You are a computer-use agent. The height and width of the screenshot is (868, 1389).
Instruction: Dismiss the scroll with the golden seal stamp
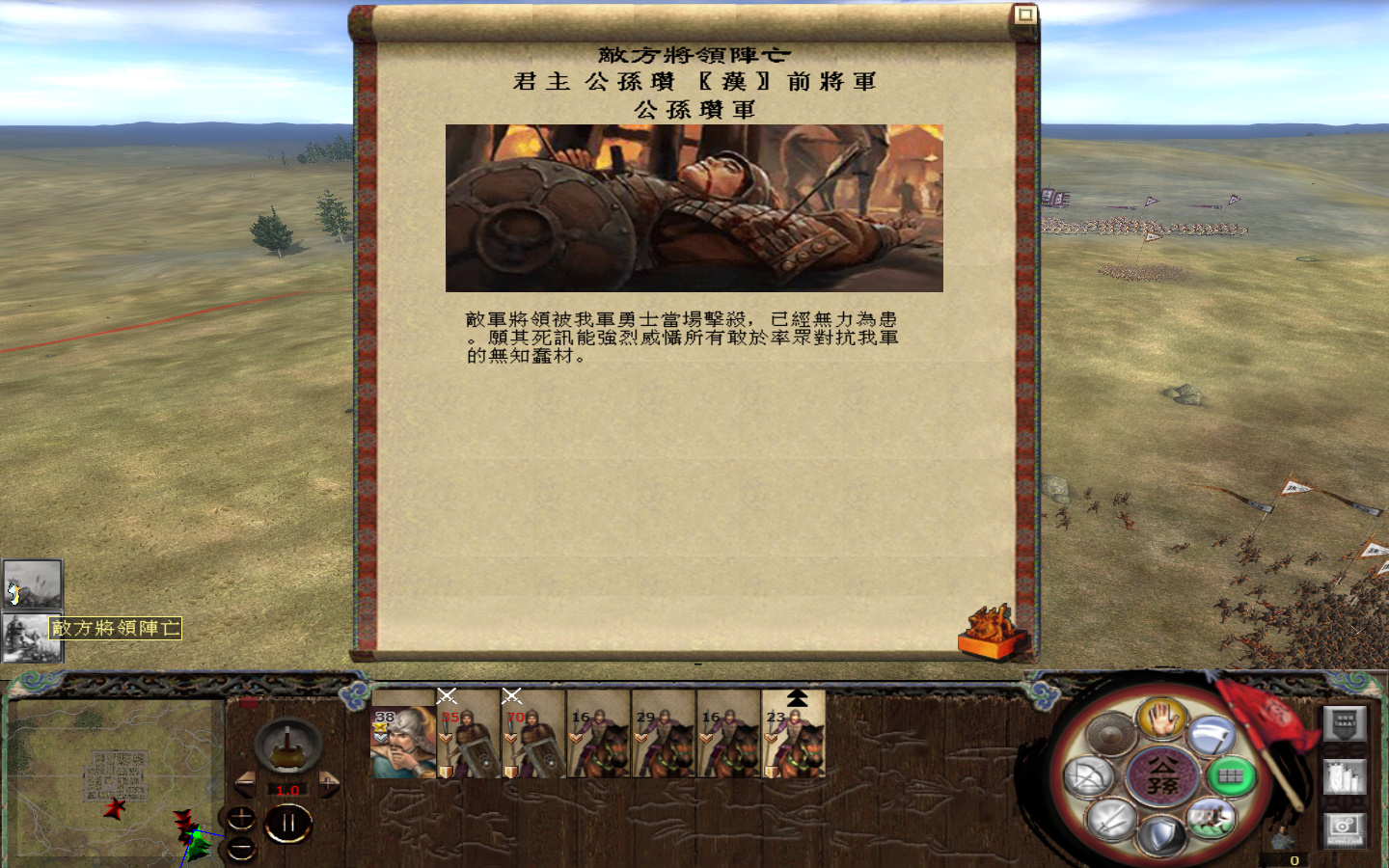(x=989, y=632)
